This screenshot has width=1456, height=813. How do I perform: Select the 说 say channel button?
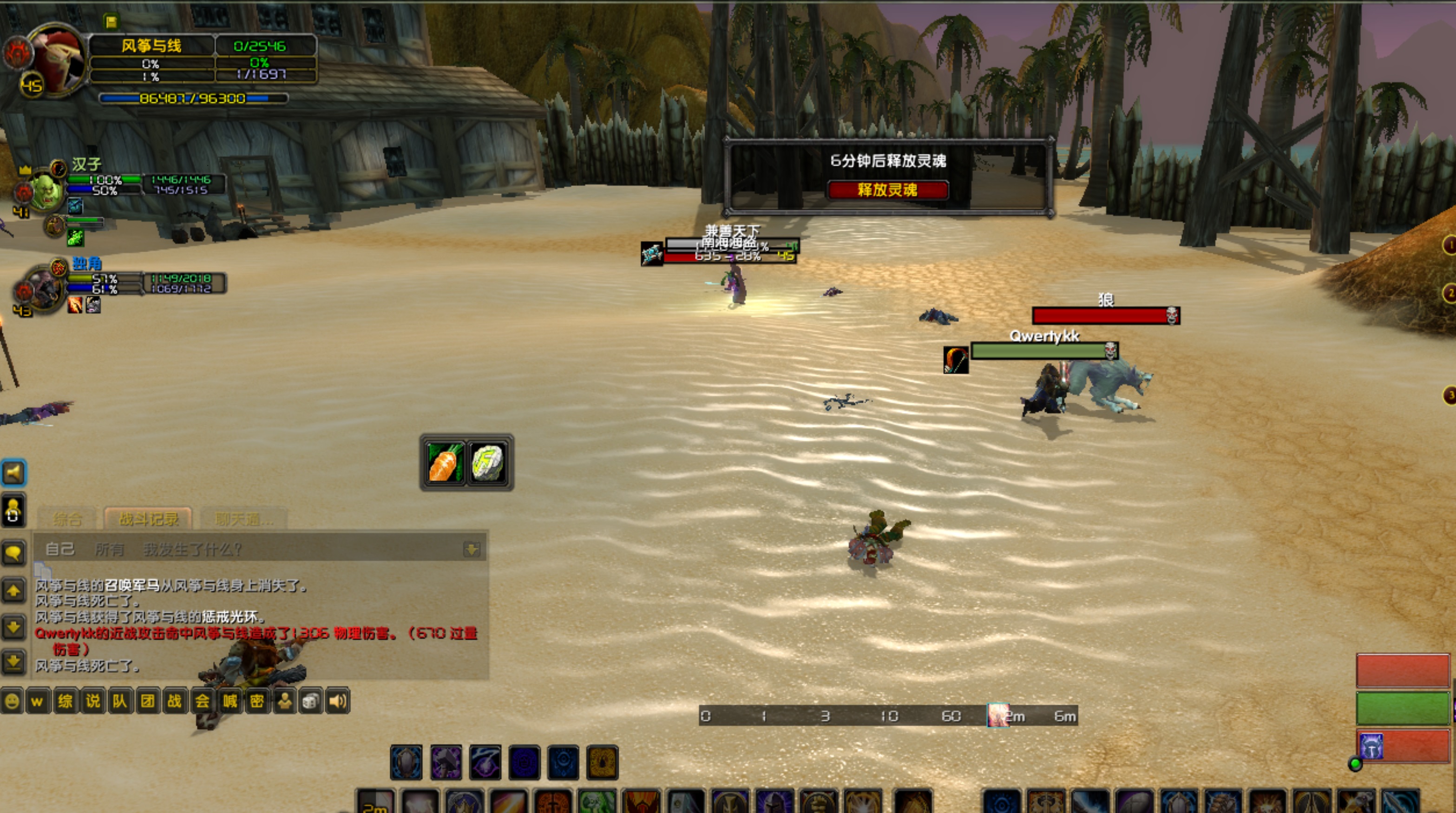[x=93, y=702]
